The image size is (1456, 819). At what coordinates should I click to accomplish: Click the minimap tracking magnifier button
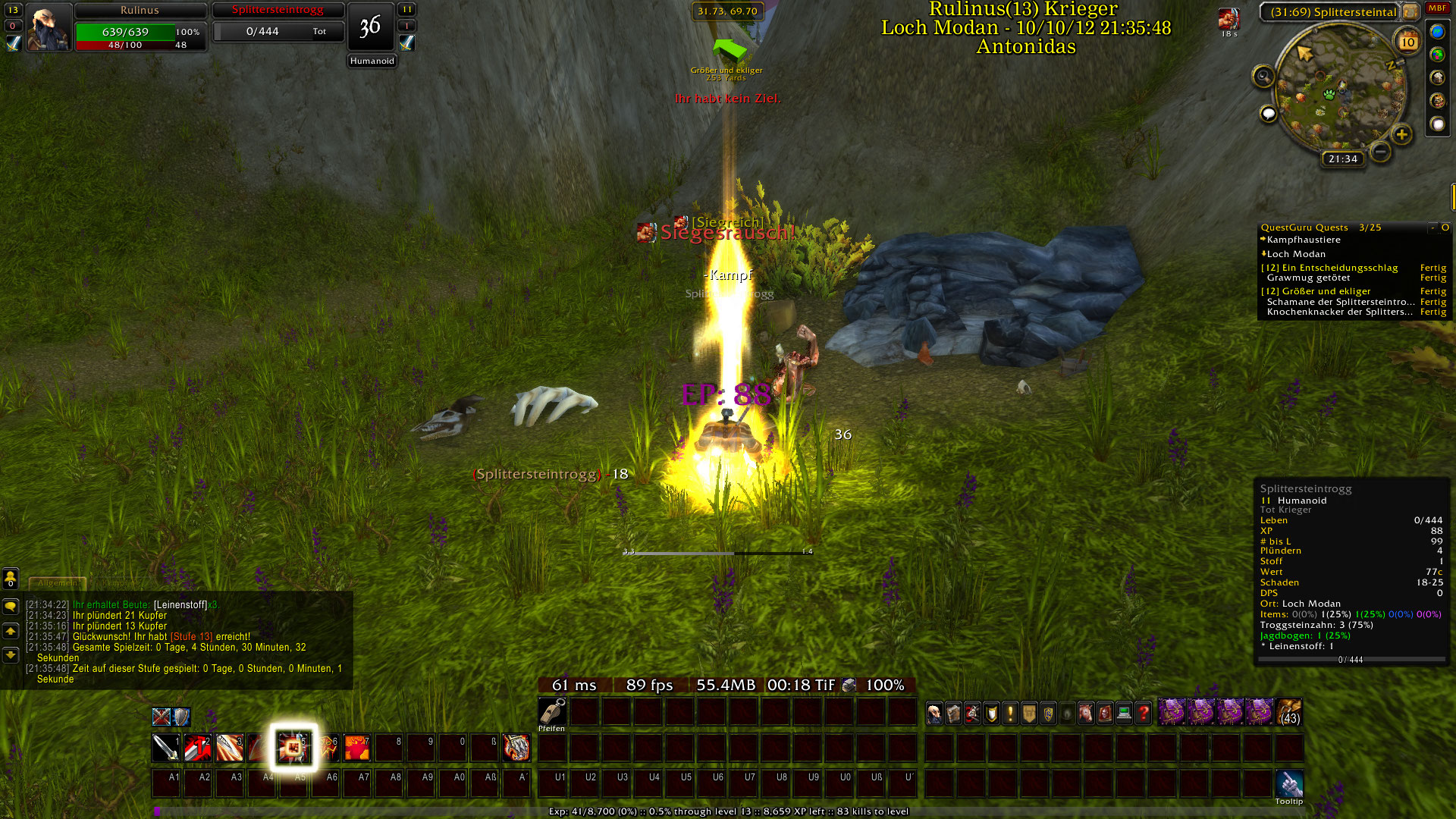1263,76
